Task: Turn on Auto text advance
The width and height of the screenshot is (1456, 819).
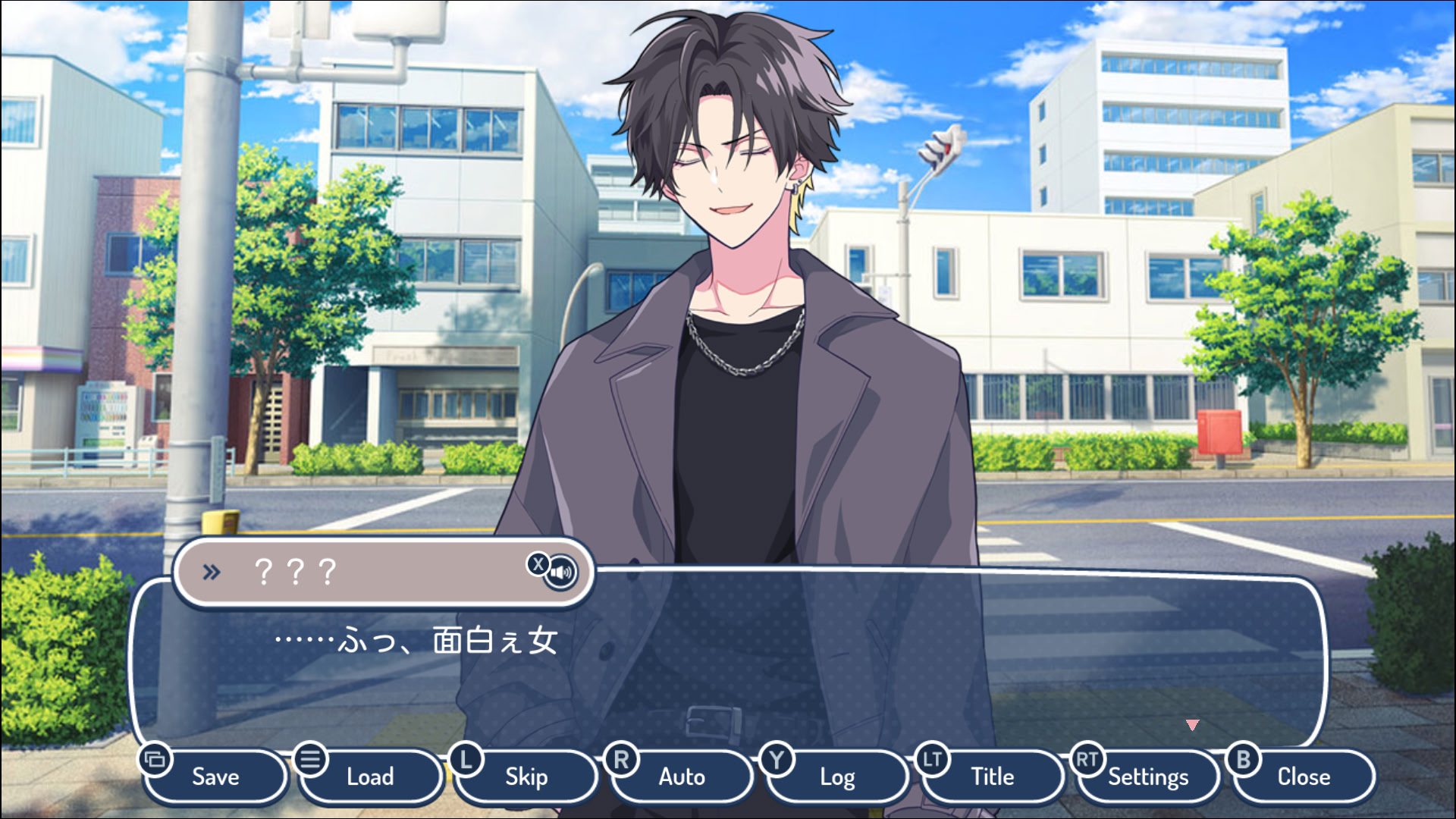Action: click(682, 777)
